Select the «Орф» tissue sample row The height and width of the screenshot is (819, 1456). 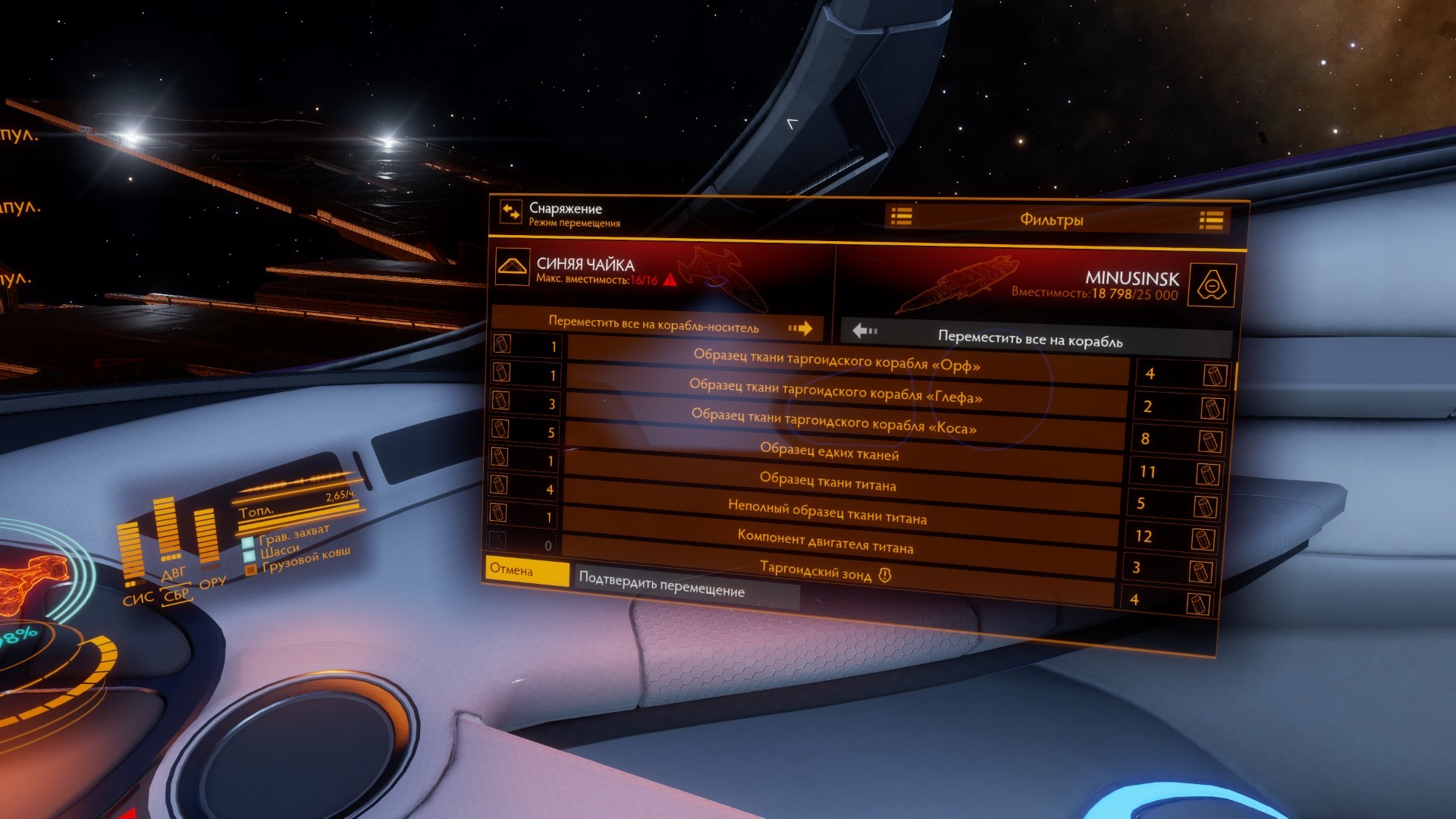click(837, 361)
